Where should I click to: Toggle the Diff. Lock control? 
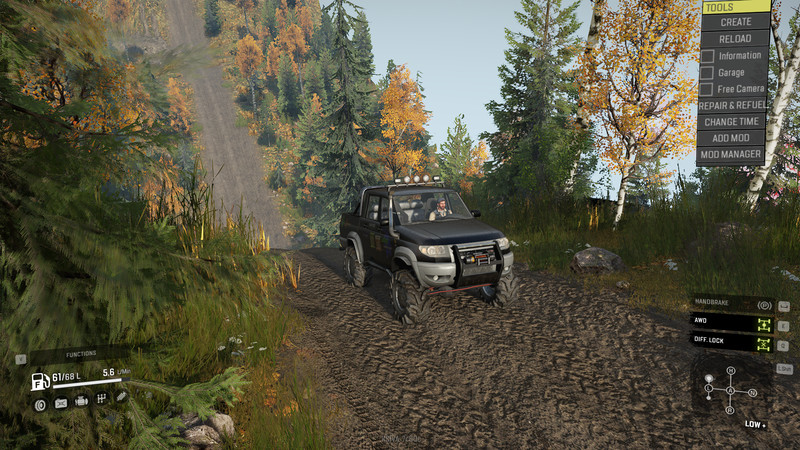pos(764,343)
